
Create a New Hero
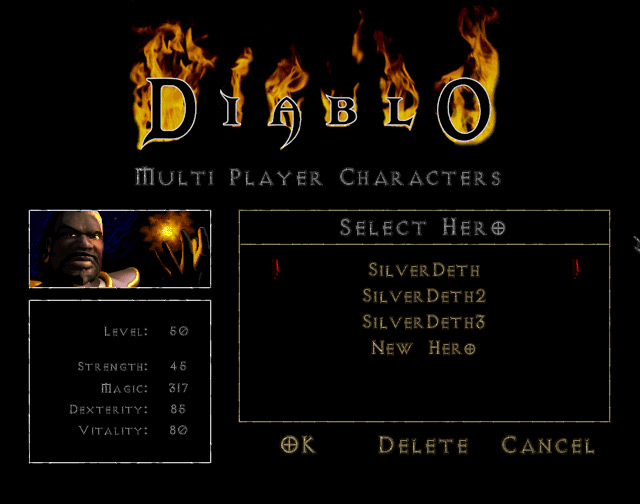(x=424, y=348)
